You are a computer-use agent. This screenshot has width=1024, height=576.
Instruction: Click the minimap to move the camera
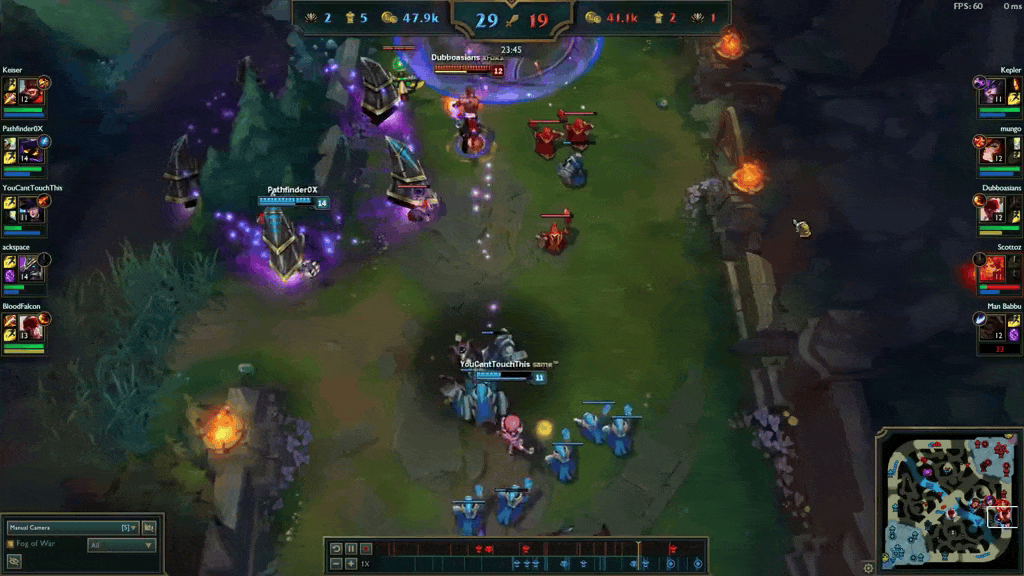[946, 500]
